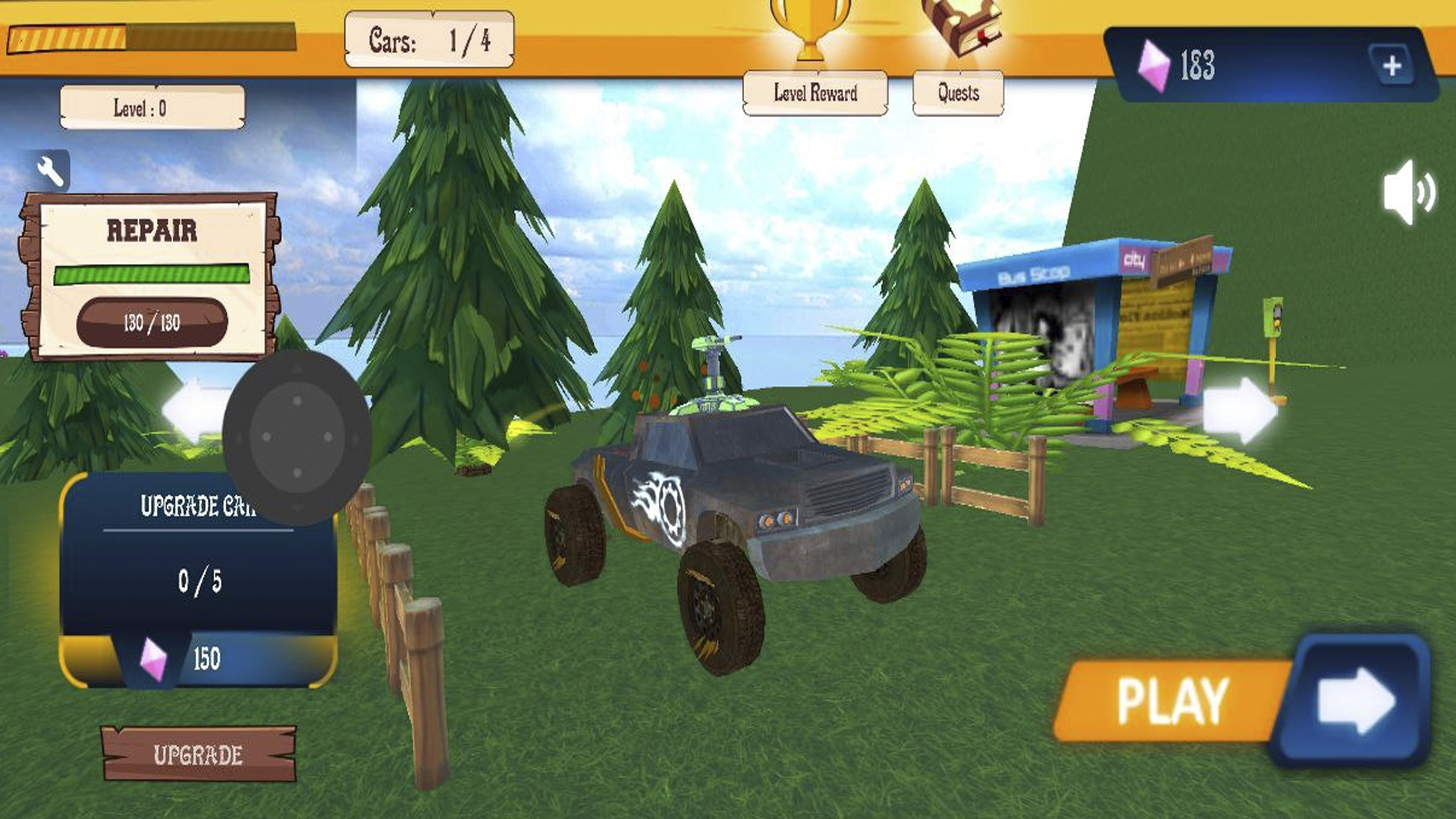The height and width of the screenshot is (819, 1456).
Task: Mute the game sound with the speaker icon
Action: pyautogui.click(x=1408, y=192)
